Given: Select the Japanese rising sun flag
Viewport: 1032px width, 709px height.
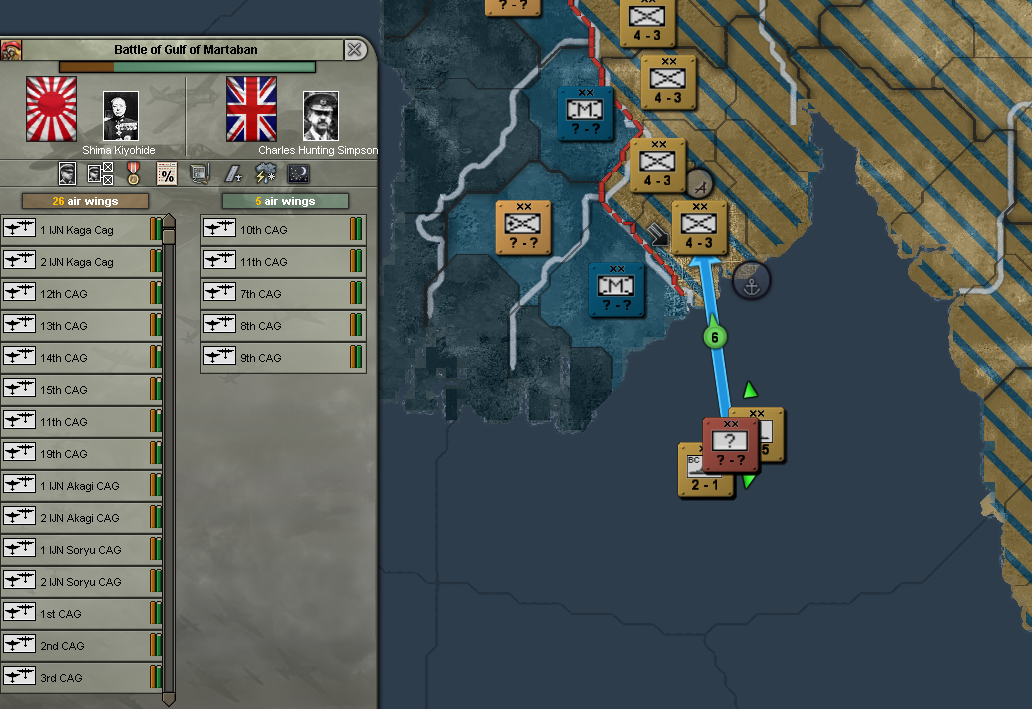Looking at the screenshot, I should 51,109.
